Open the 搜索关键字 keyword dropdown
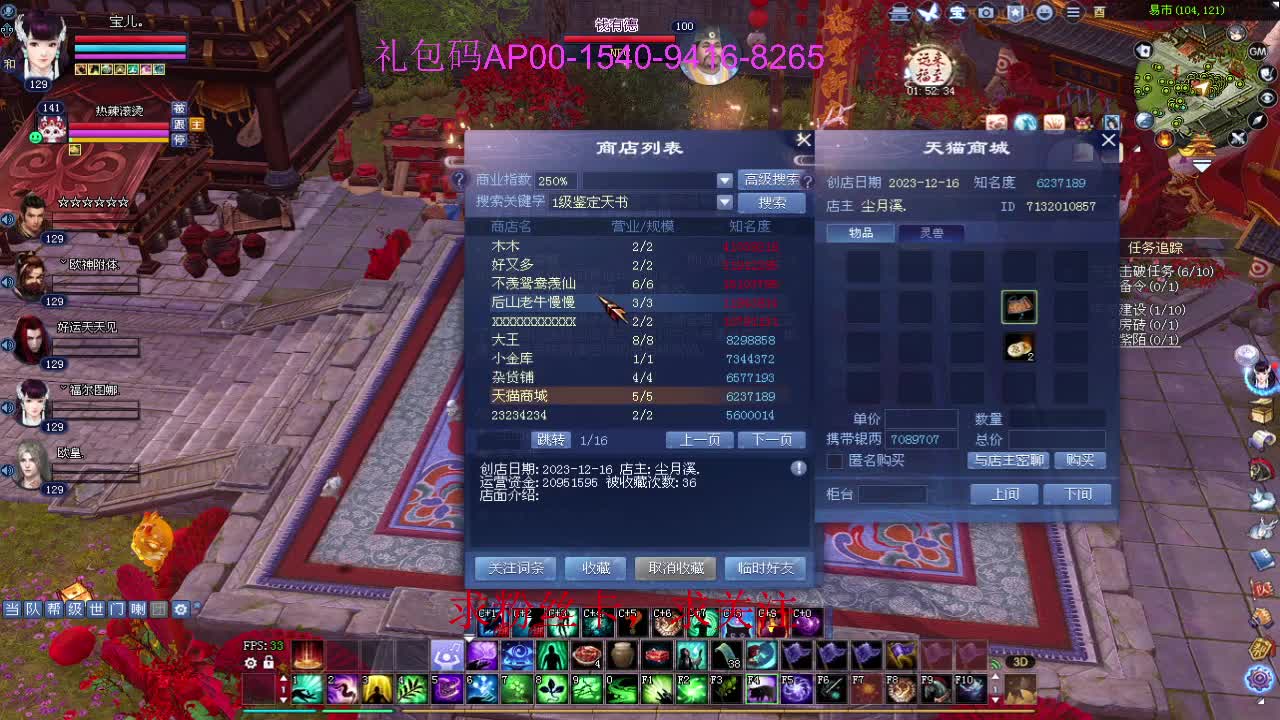This screenshot has height=720, width=1280. pyautogui.click(x=723, y=201)
